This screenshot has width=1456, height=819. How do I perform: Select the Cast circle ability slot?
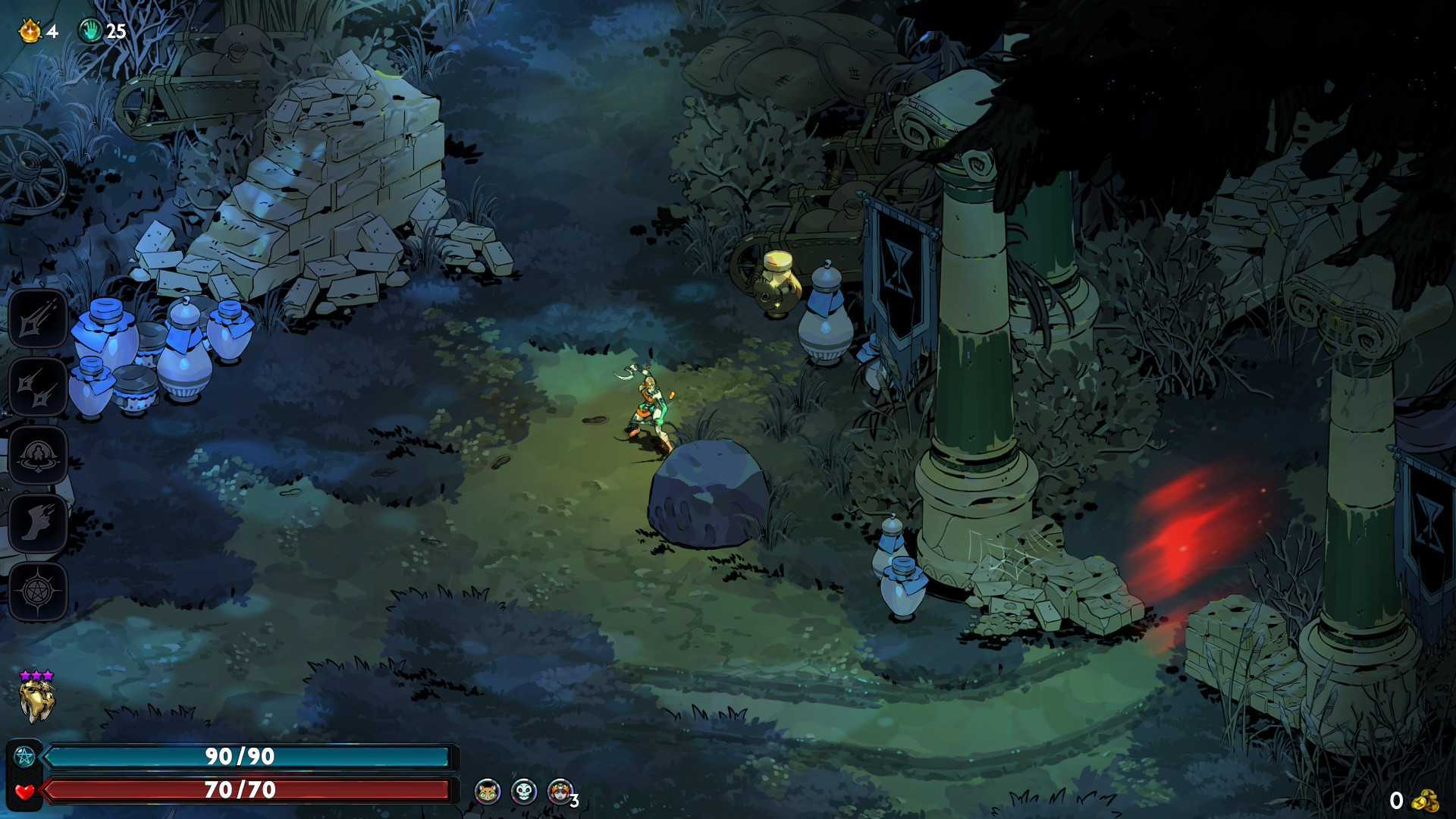point(38,455)
